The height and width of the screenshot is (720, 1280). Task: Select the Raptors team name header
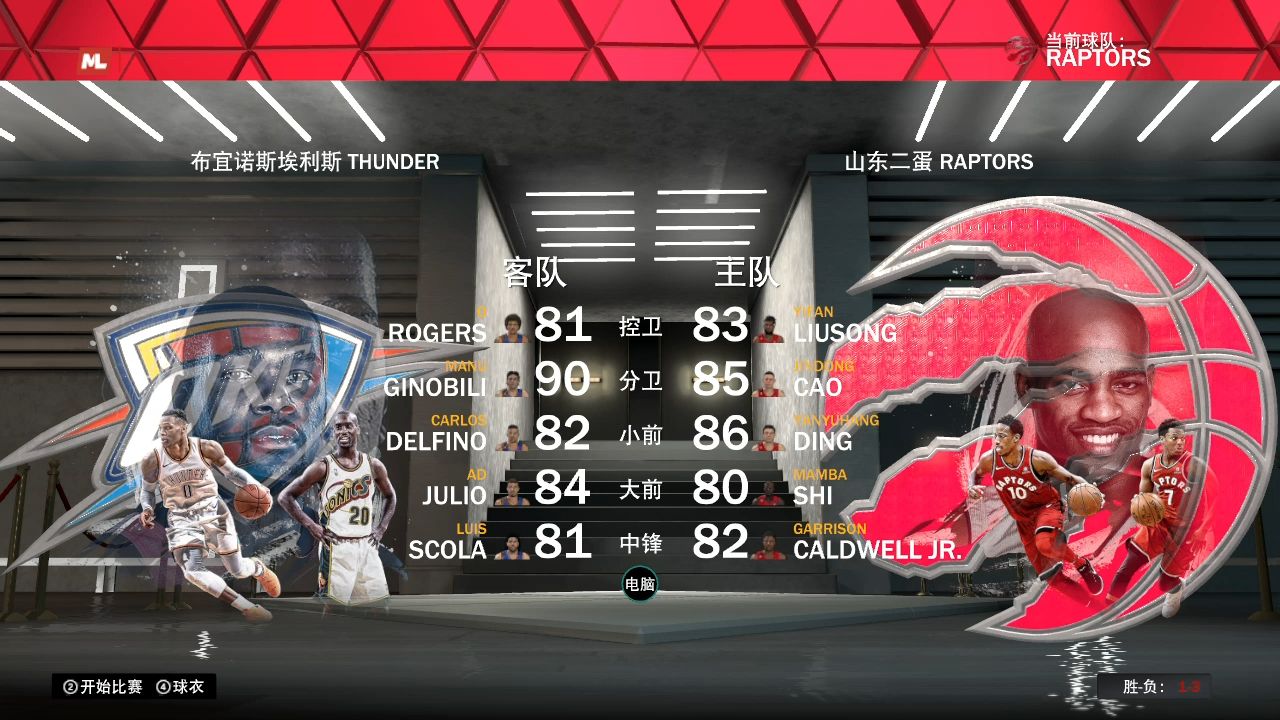click(x=938, y=162)
